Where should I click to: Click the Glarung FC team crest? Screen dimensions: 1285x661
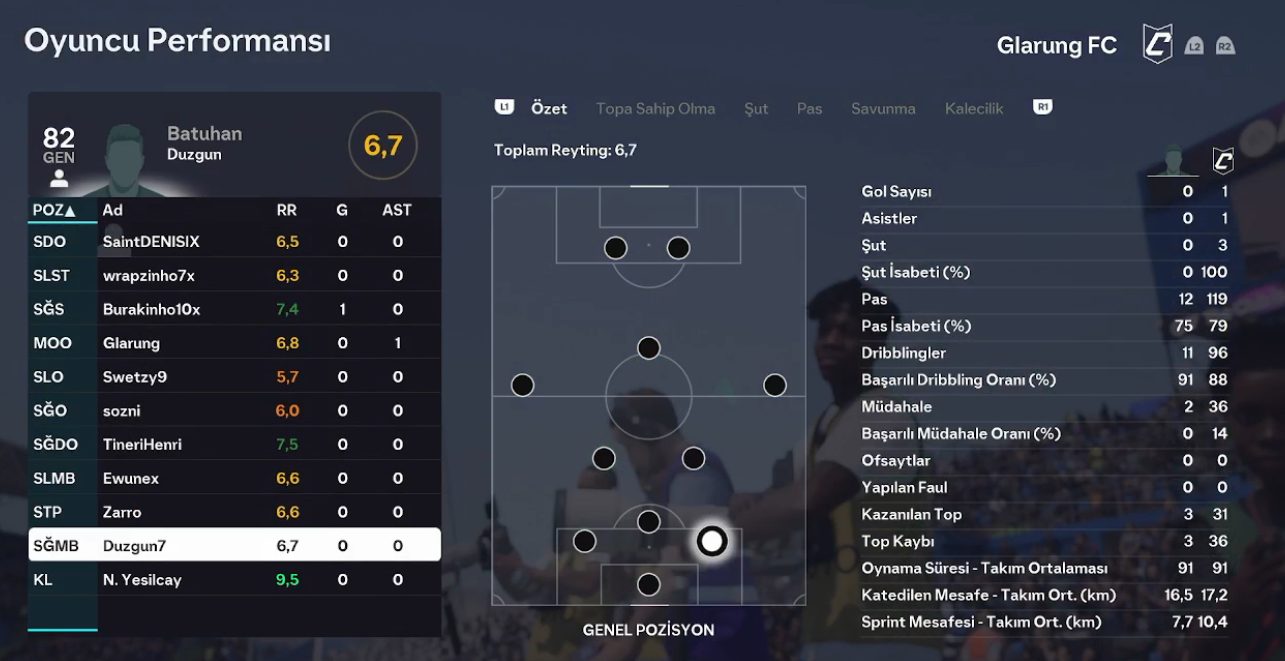pyautogui.click(x=1157, y=45)
